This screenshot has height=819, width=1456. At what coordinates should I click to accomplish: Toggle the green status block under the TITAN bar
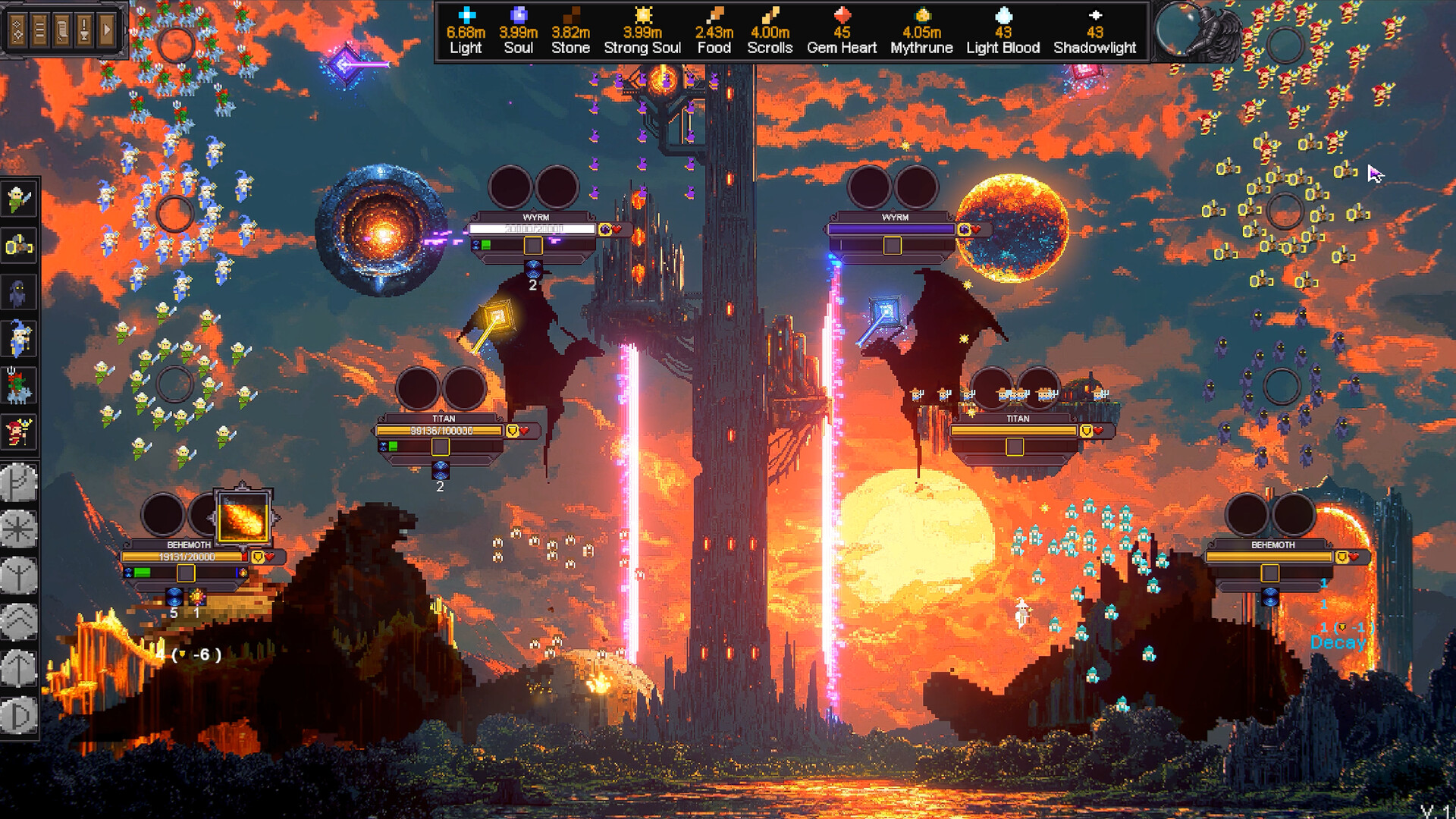tap(393, 446)
